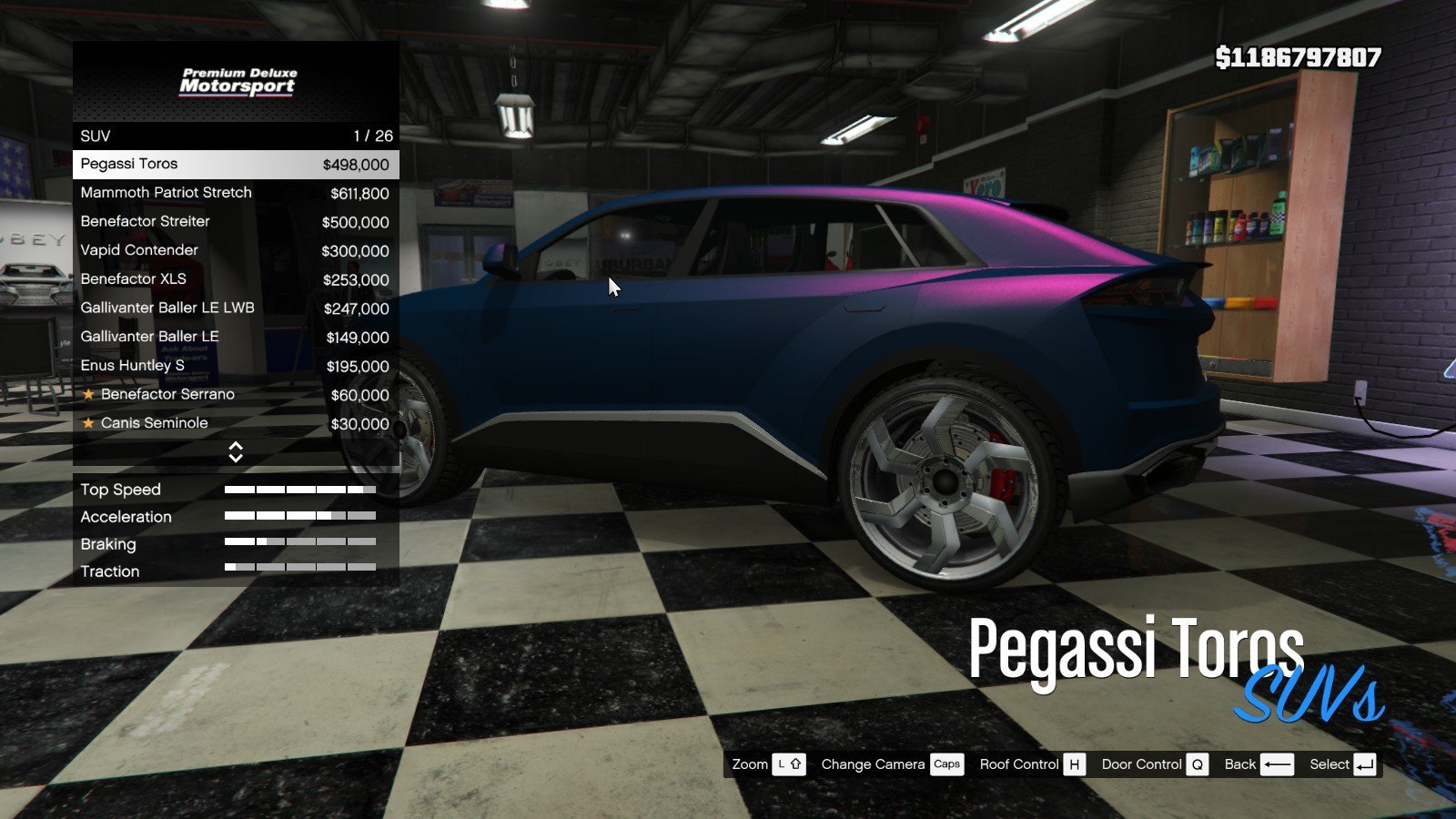
Task: Select the $149,000 Gallivanter Baller LE
Action: click(x=235, y=337)
